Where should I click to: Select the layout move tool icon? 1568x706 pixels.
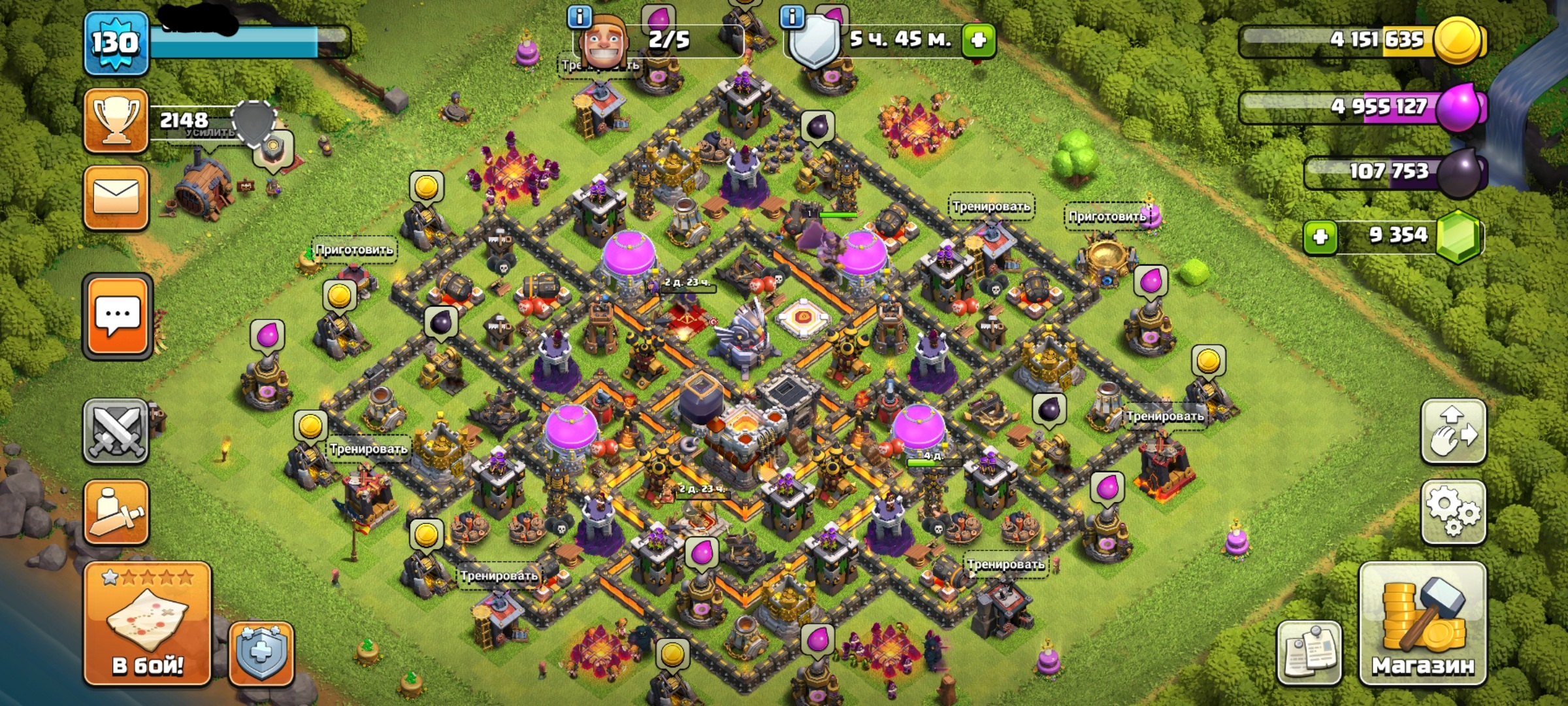pyautogui.click(x=1454, y=431)
